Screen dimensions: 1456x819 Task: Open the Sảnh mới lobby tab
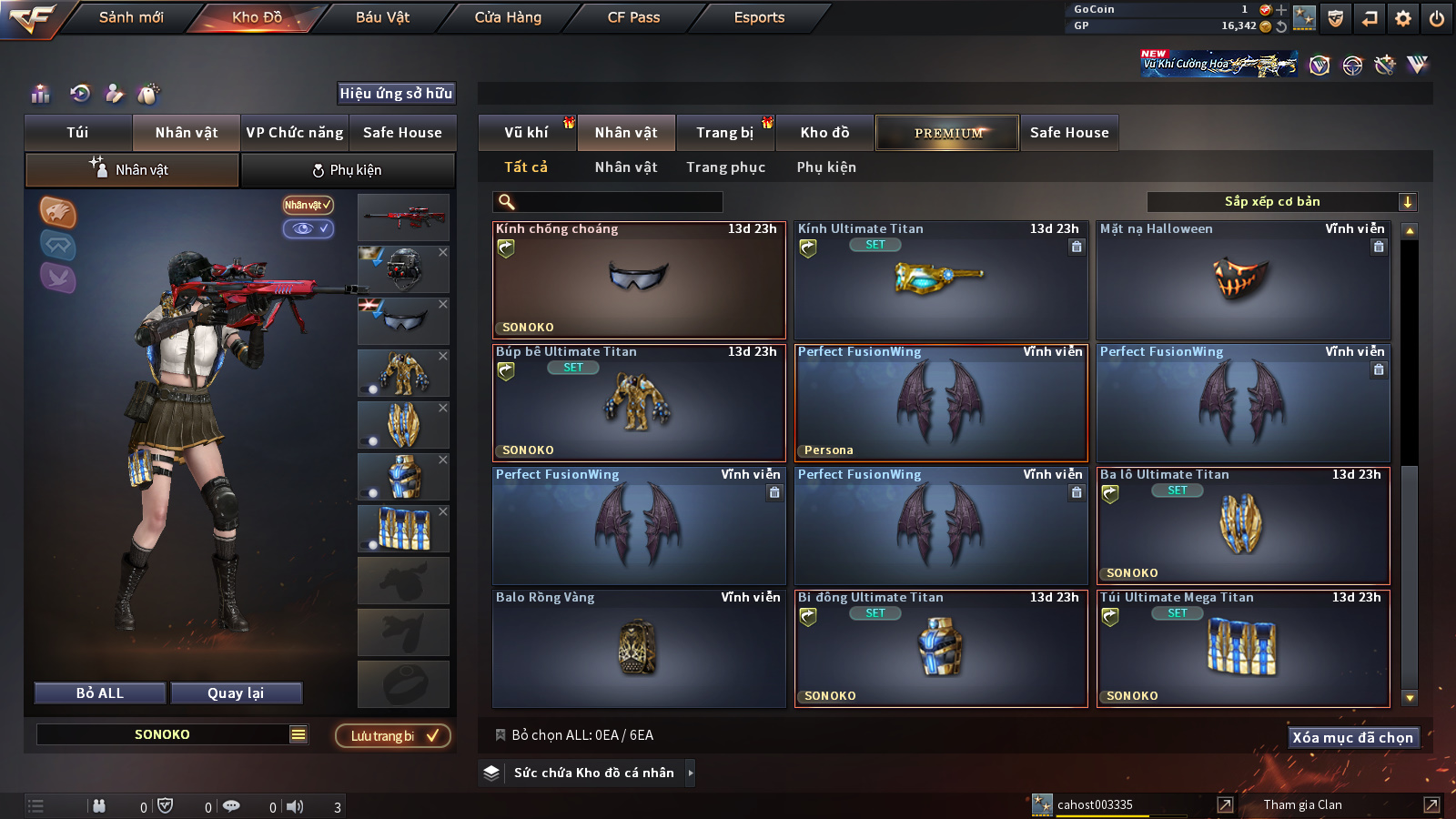point(131,17)
